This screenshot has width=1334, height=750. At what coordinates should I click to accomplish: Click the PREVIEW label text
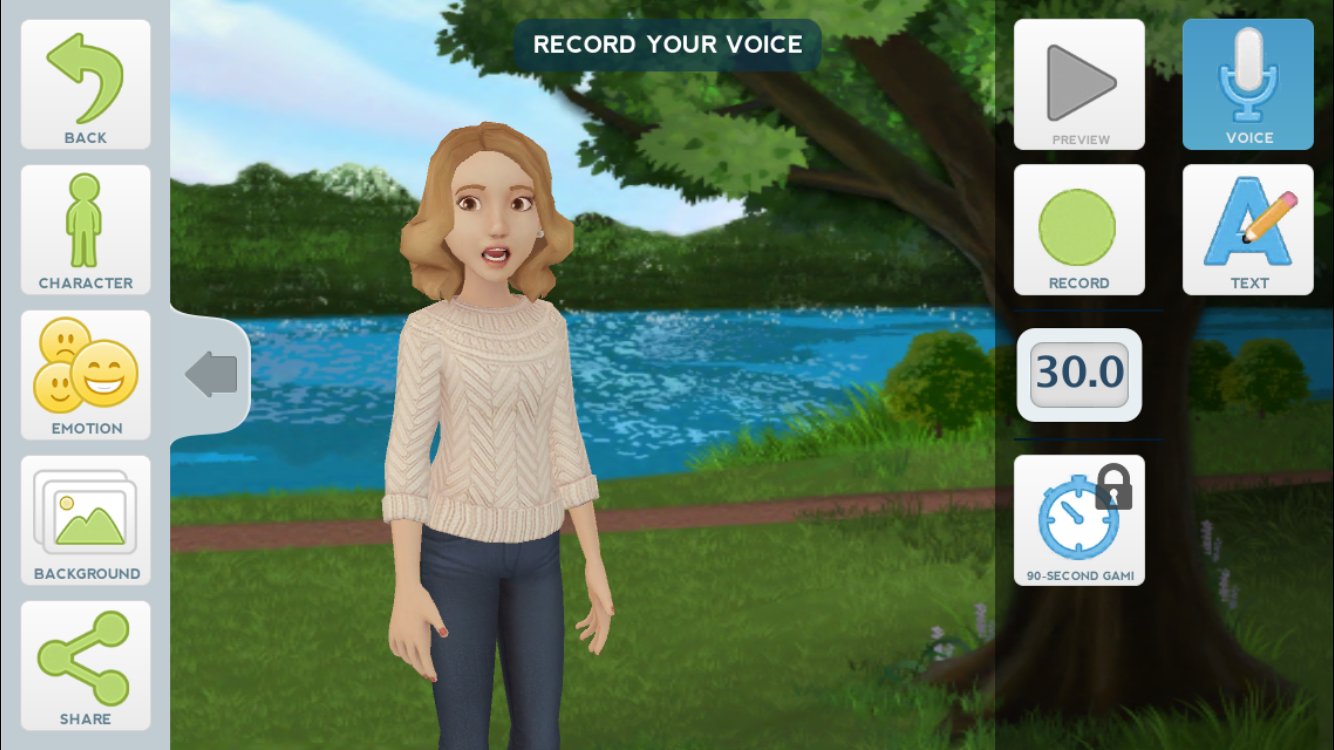click(x=1079, y=140)
